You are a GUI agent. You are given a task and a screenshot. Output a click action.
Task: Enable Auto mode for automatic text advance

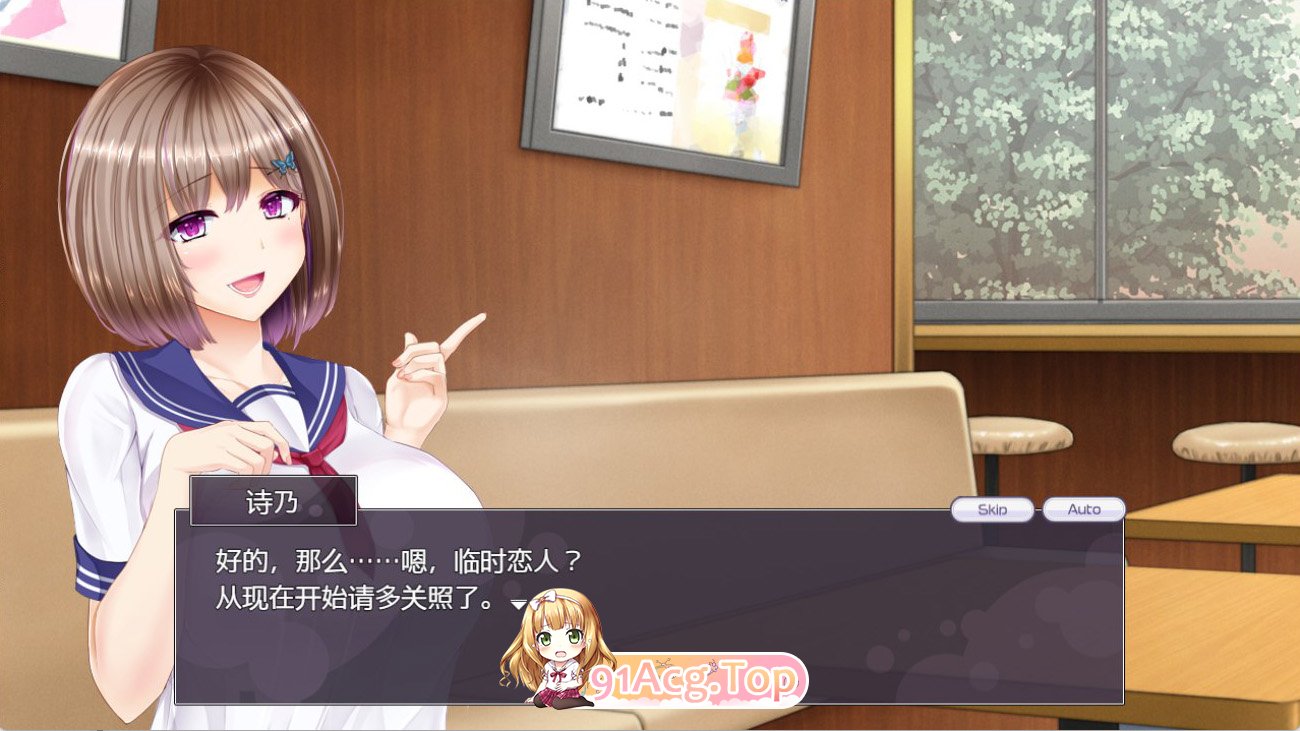point(1085,509)
